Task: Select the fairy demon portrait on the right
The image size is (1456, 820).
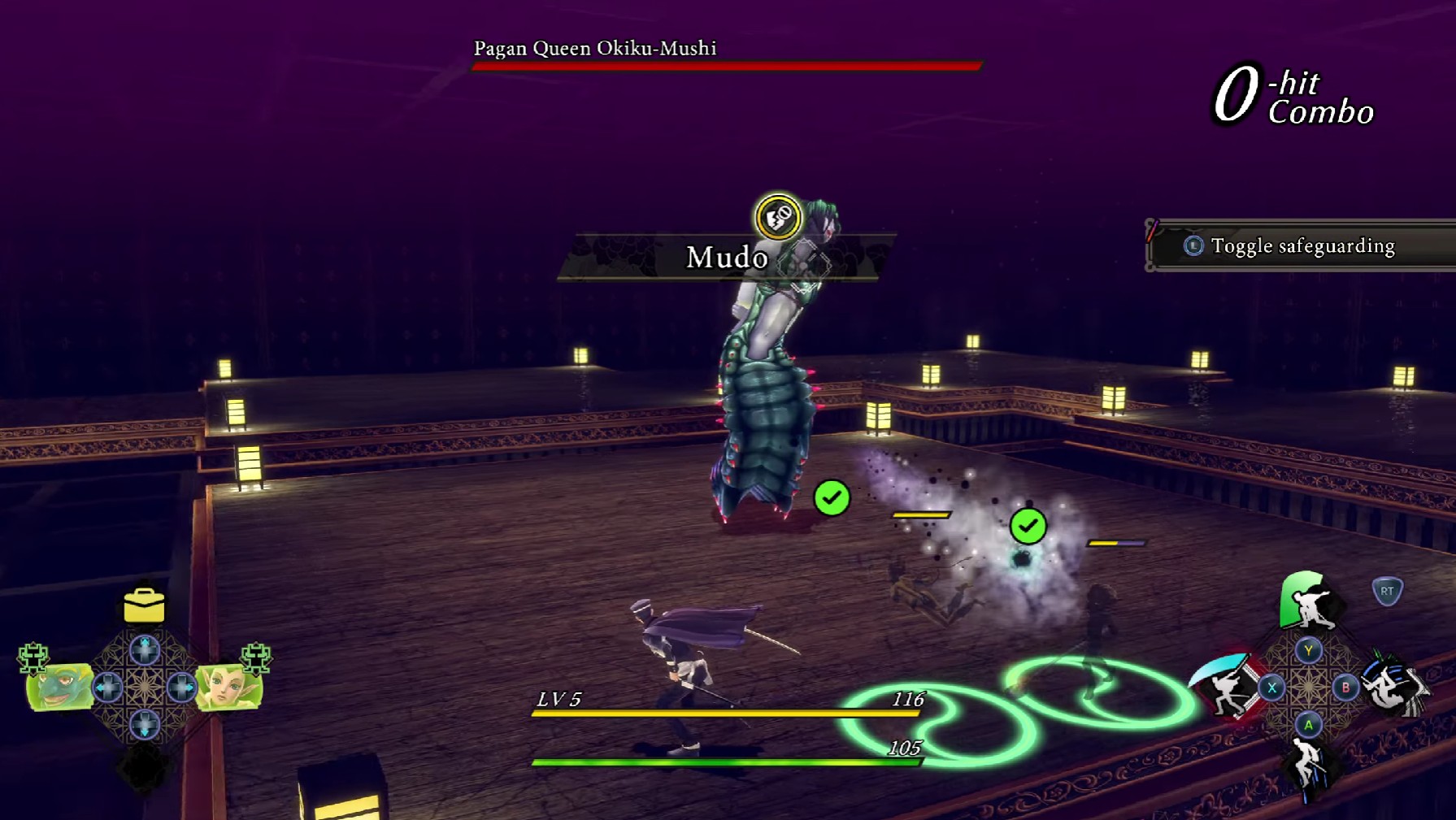Action: [229, 688]
